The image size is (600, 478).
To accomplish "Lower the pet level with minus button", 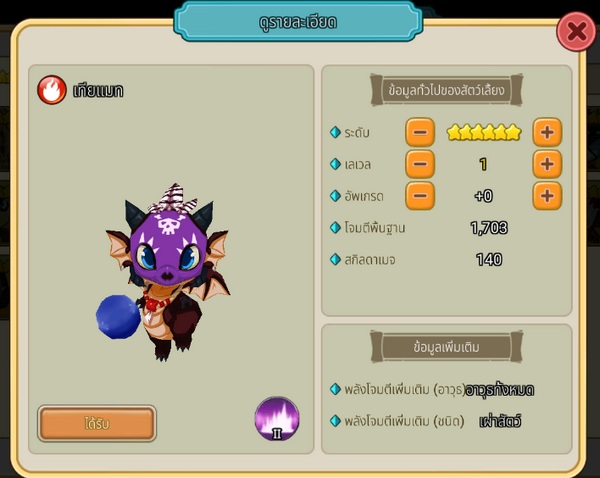I will [420, 164].
